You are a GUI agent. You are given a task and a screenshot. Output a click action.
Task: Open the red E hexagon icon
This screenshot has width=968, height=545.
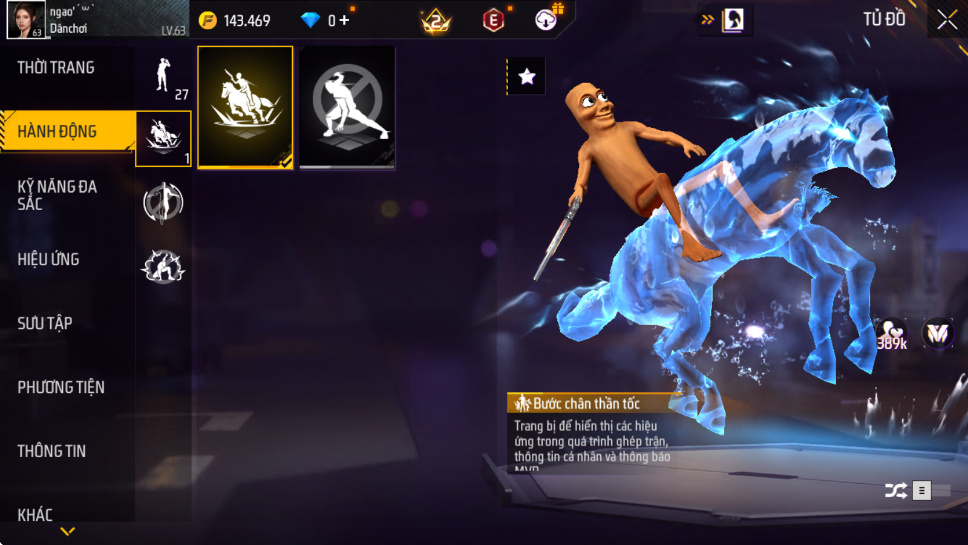(x=493, y=20)
